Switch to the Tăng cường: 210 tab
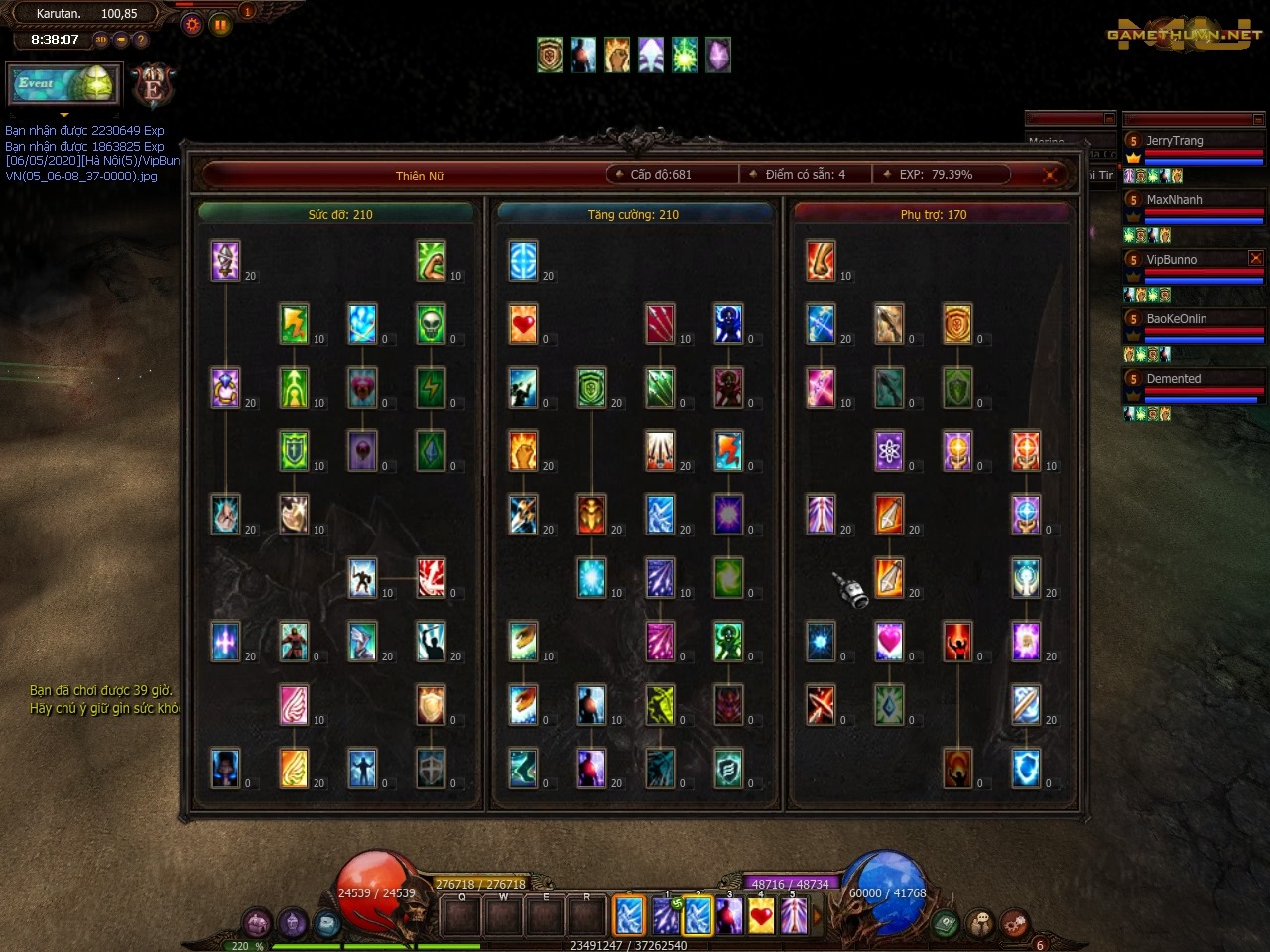 635,214
